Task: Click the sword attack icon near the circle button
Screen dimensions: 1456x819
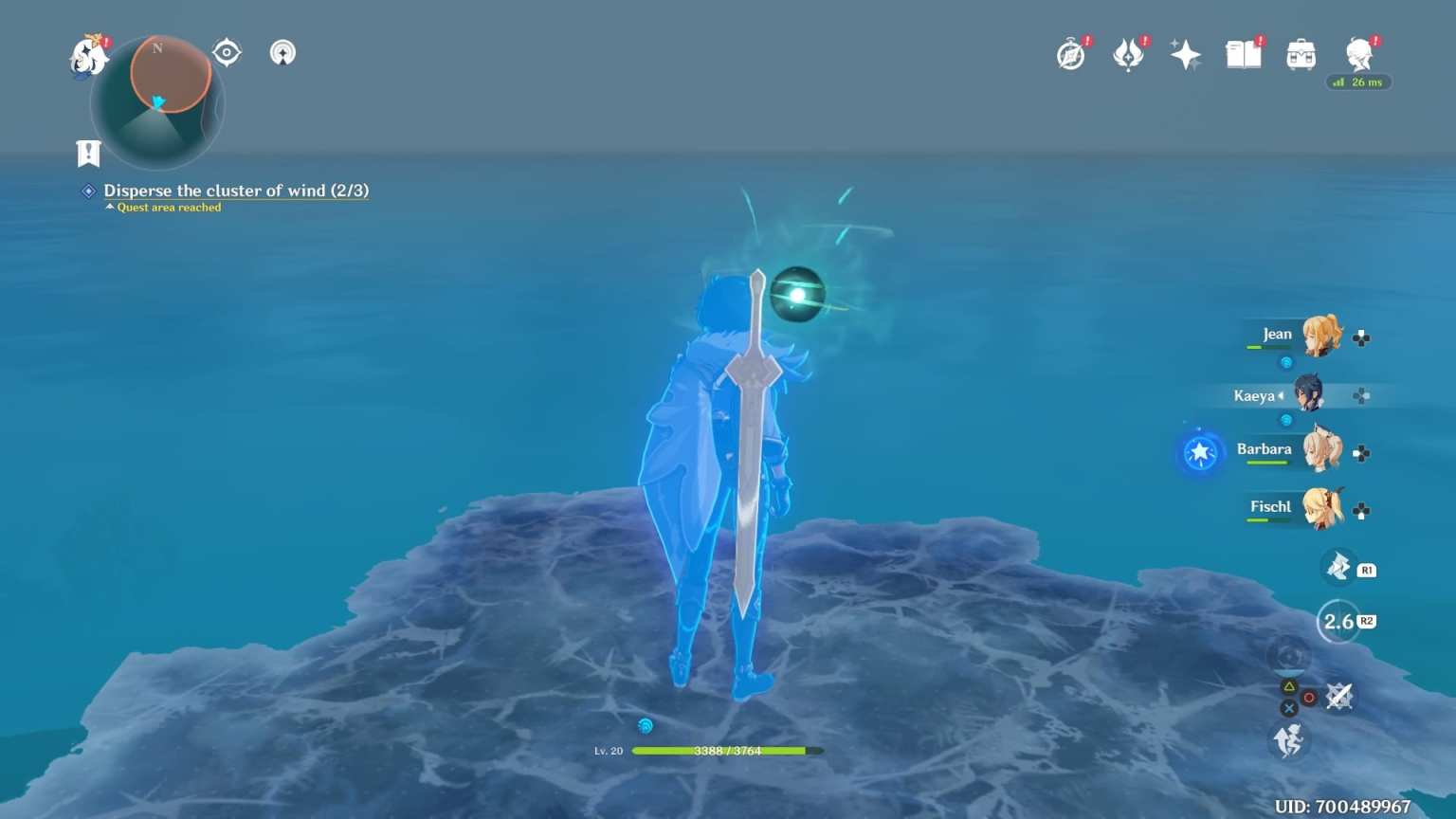Action: click(x=1338, y=697)
